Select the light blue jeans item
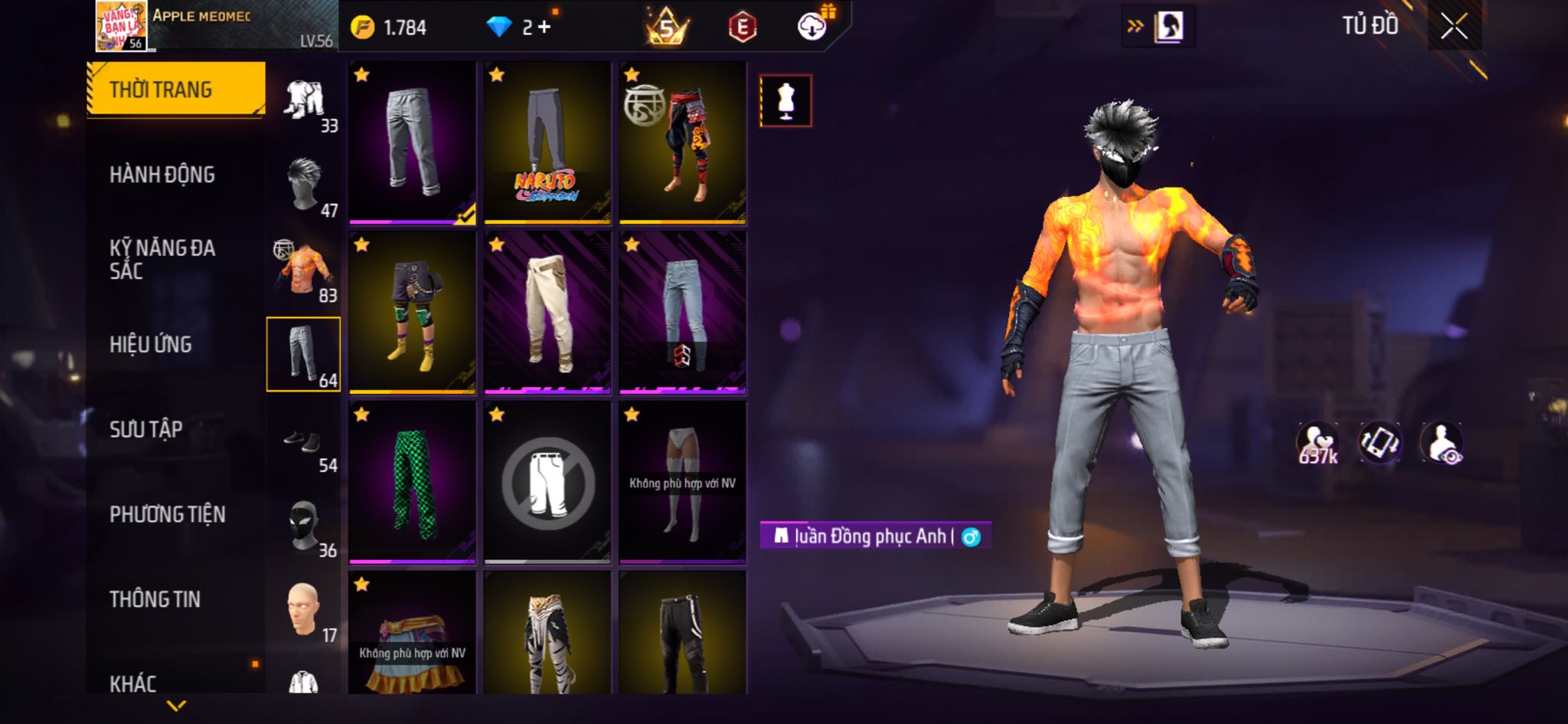This screenshot has width=1568, height=724. coord(682,313)
